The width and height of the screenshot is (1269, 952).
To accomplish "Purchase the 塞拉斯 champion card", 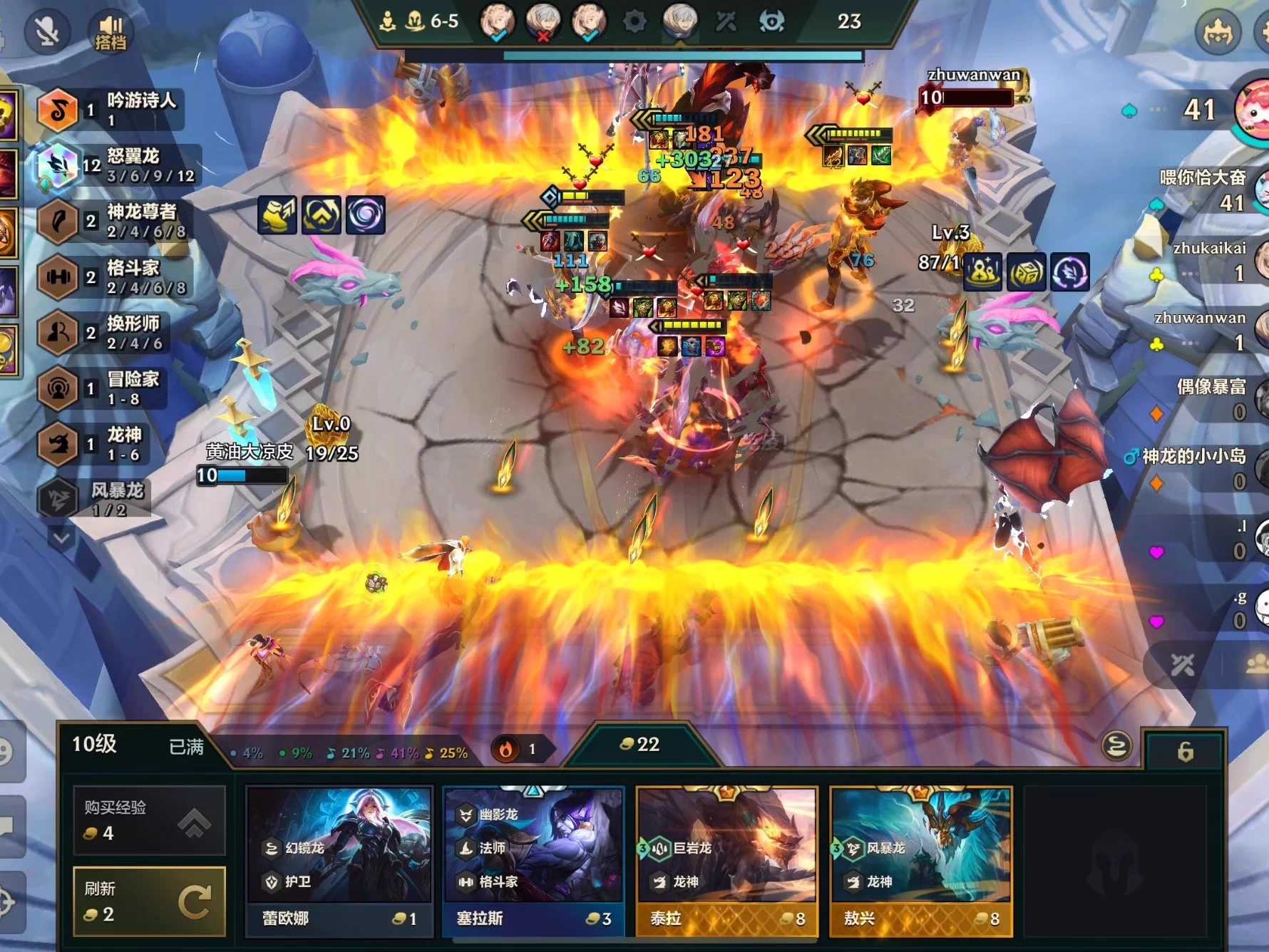I will pos(533,861).
